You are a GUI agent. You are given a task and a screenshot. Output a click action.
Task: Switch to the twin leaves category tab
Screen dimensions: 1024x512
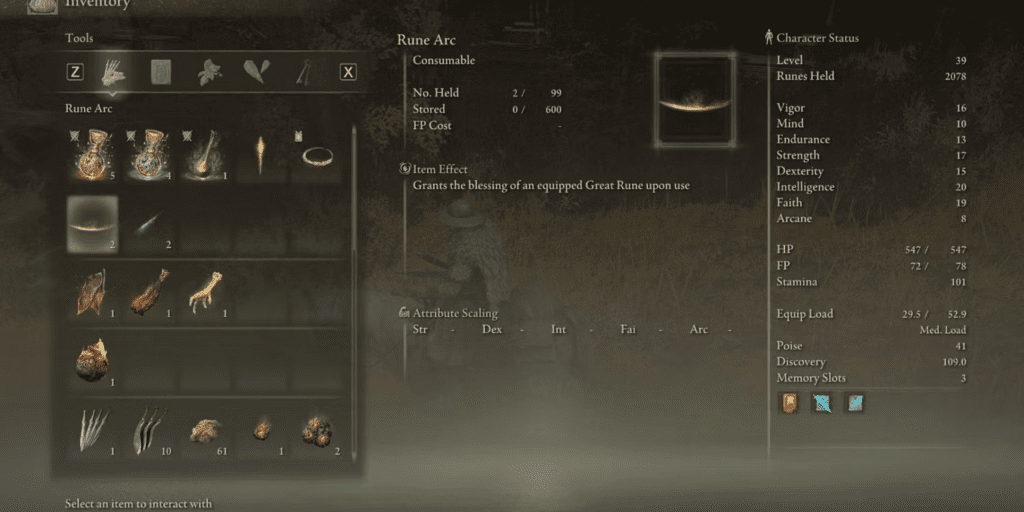(x=255, y=72)
